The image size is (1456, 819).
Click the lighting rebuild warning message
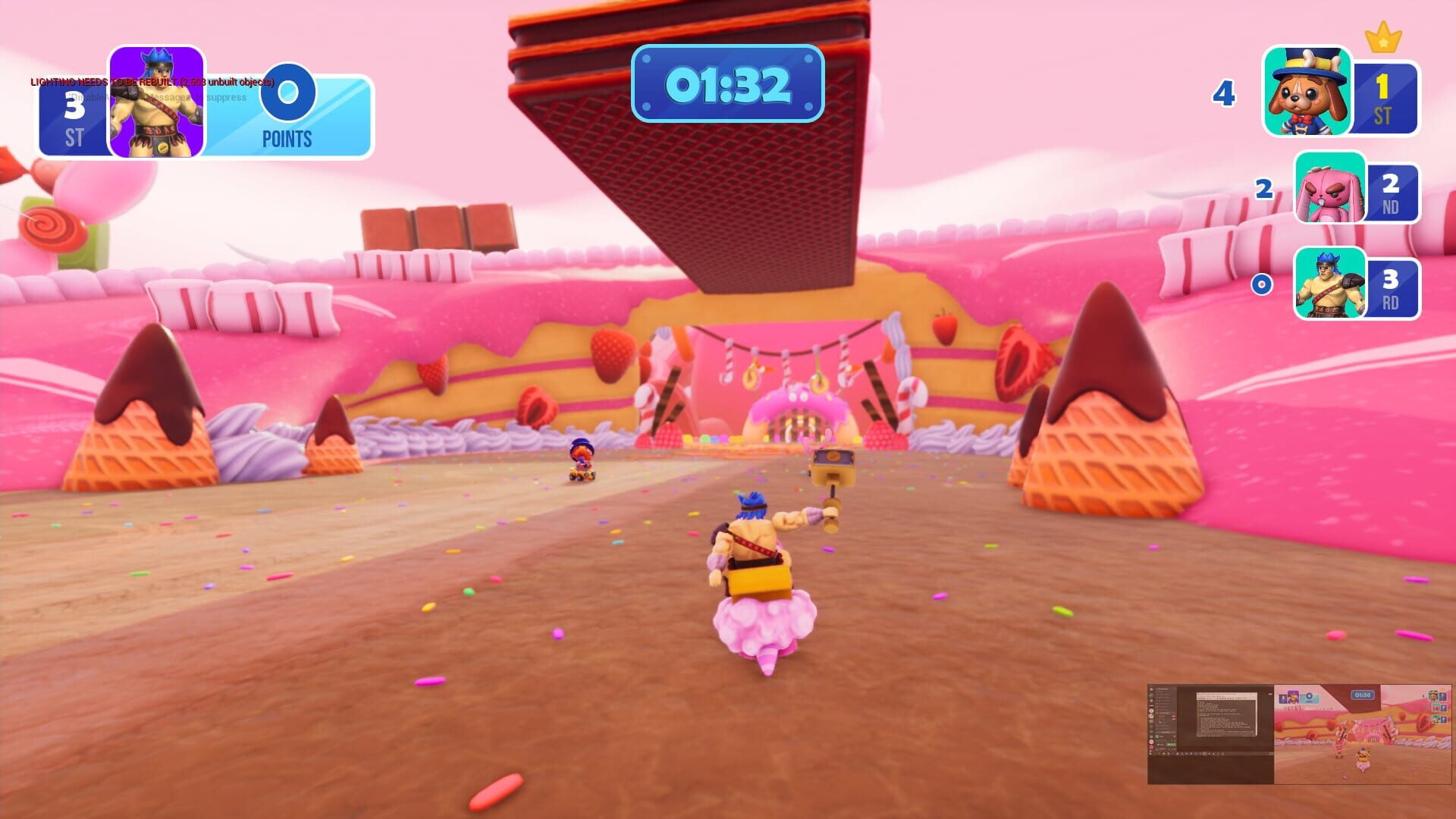[152, 81]
